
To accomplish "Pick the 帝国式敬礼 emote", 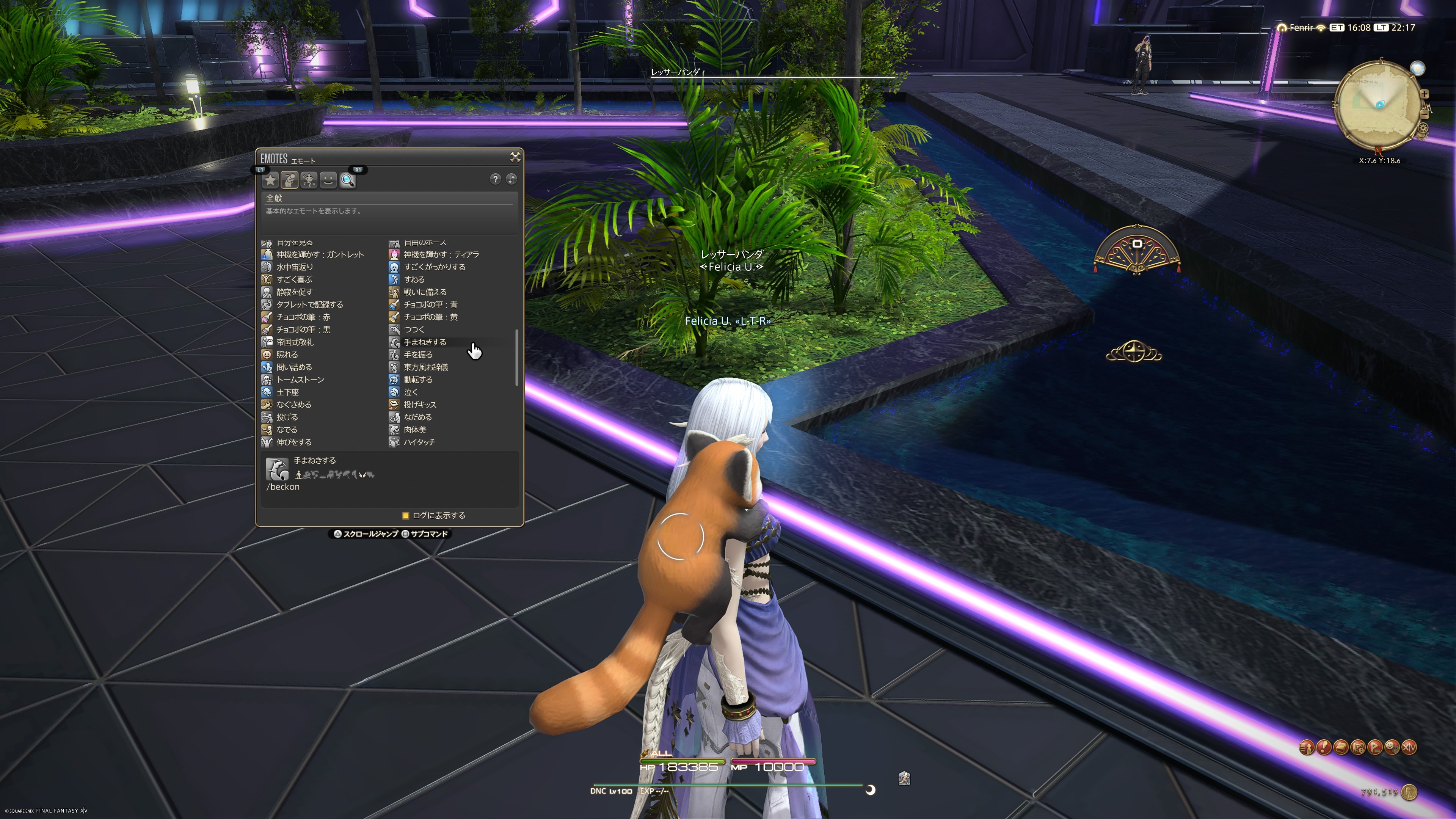I will pos(295,342).
